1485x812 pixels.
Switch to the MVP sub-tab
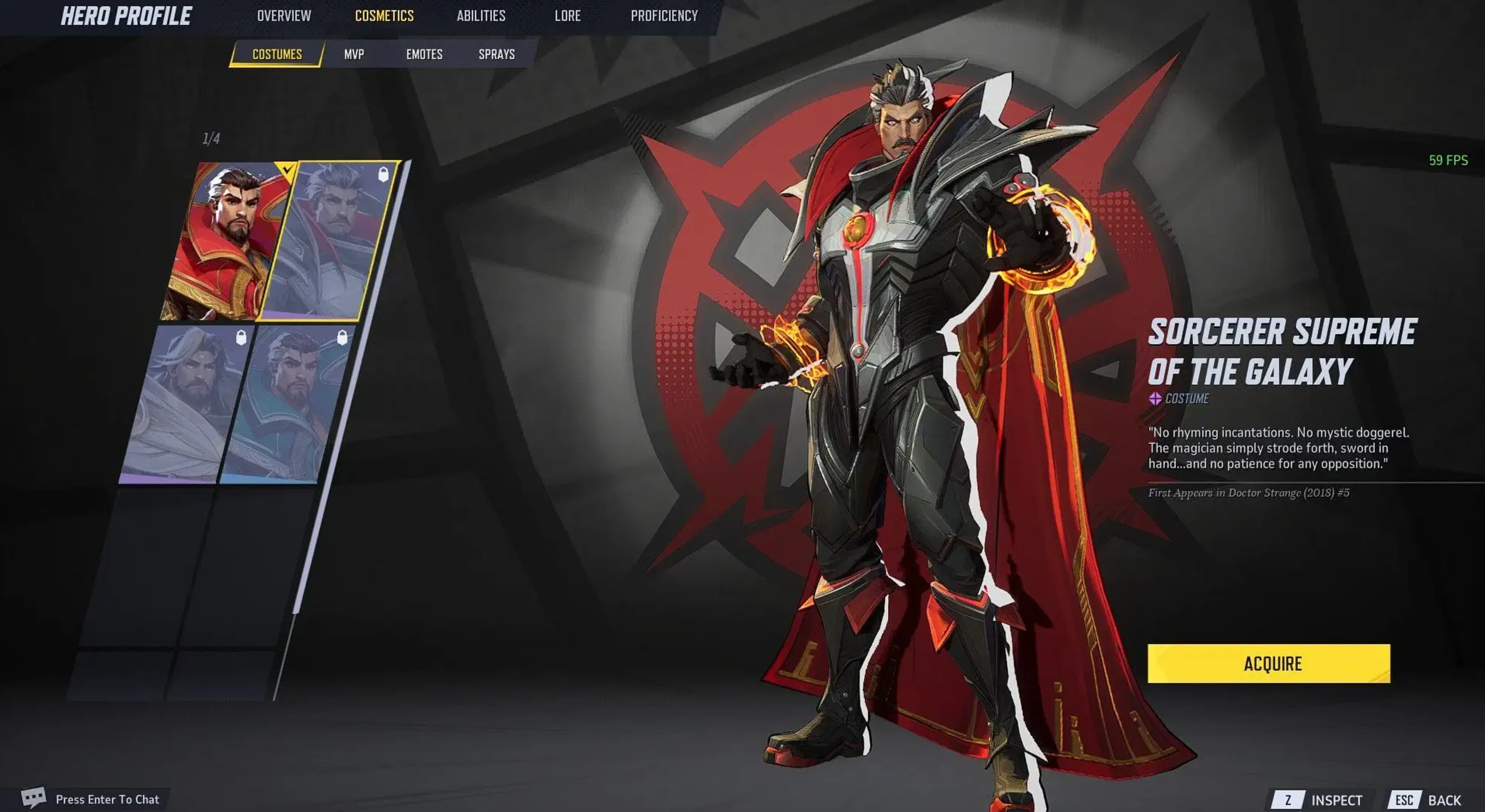354,54
